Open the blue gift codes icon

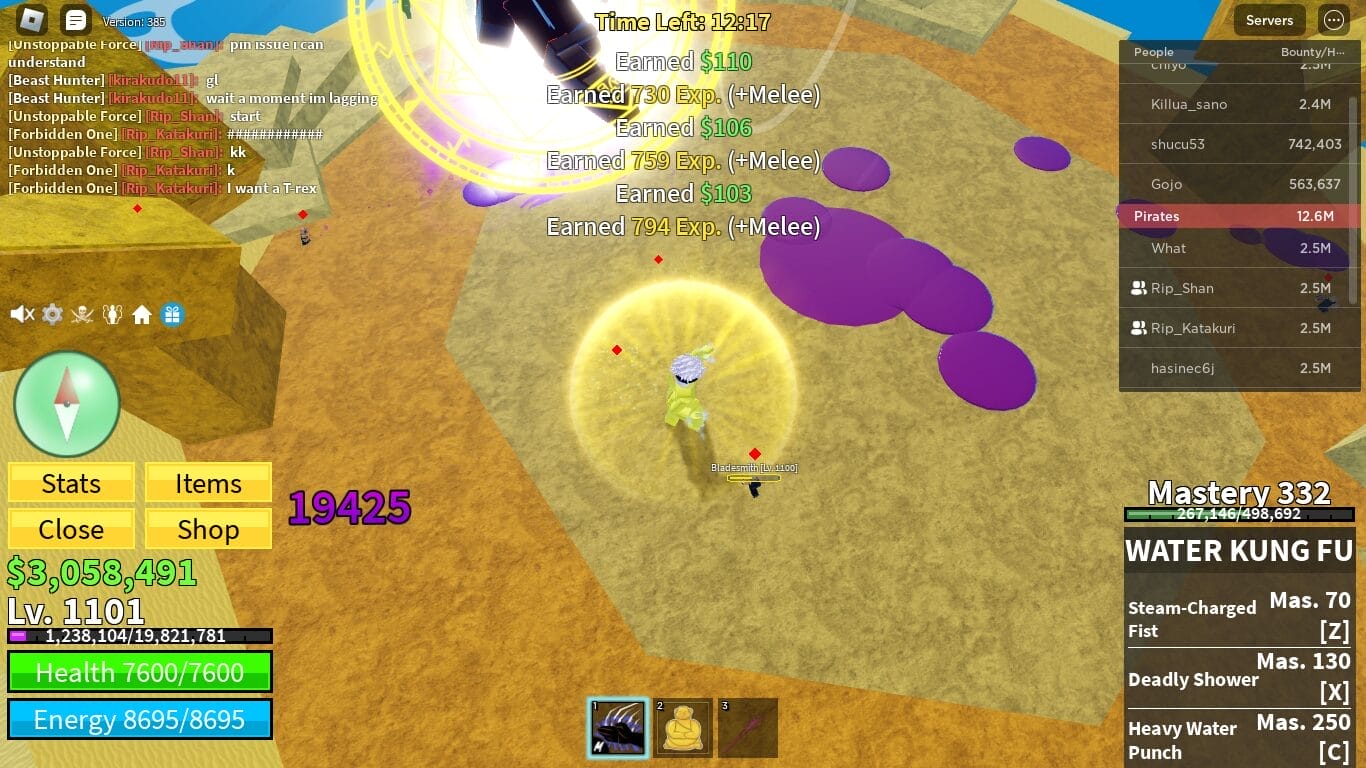172,313
